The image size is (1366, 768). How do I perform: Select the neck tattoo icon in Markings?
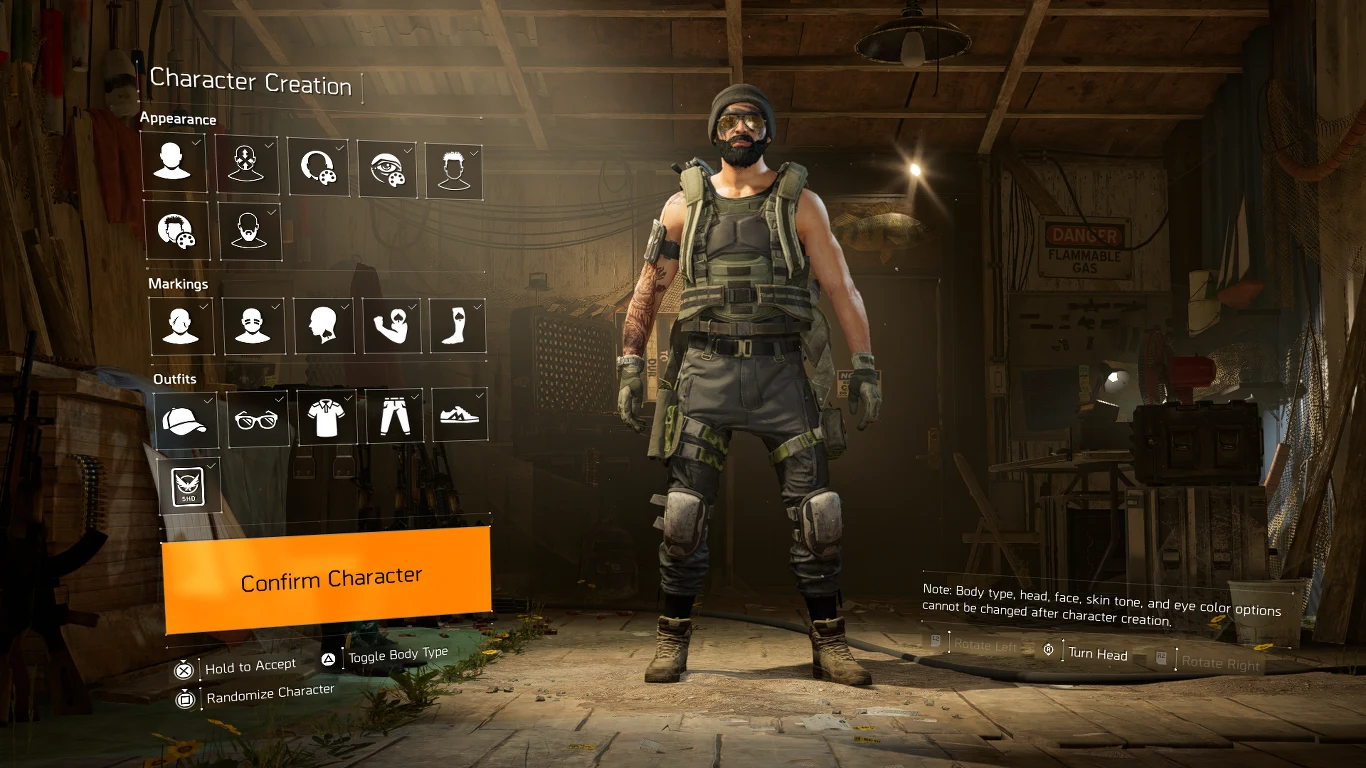[x=323, y=325]
